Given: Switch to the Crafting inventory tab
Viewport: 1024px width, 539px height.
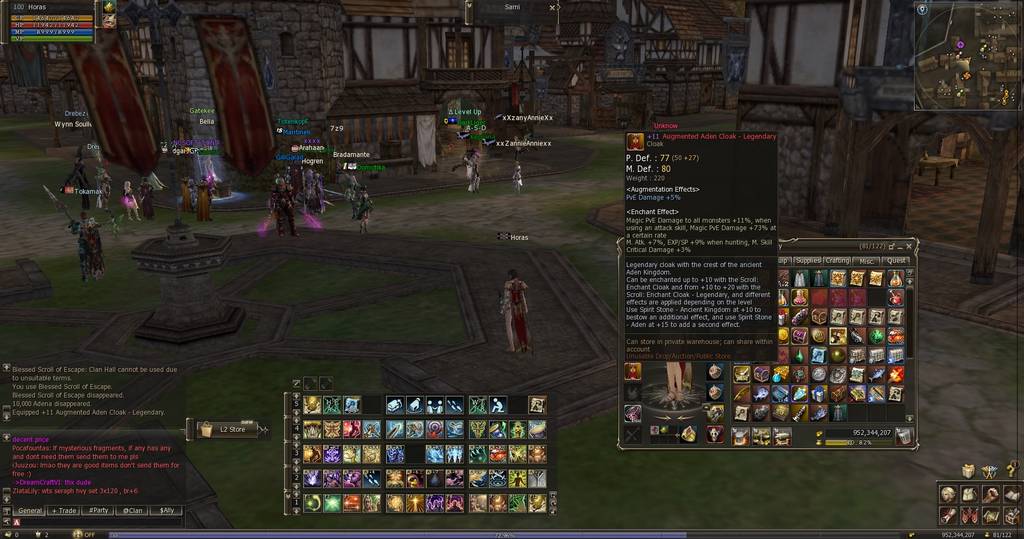Looking at the screenshot, I should point(837,261).
